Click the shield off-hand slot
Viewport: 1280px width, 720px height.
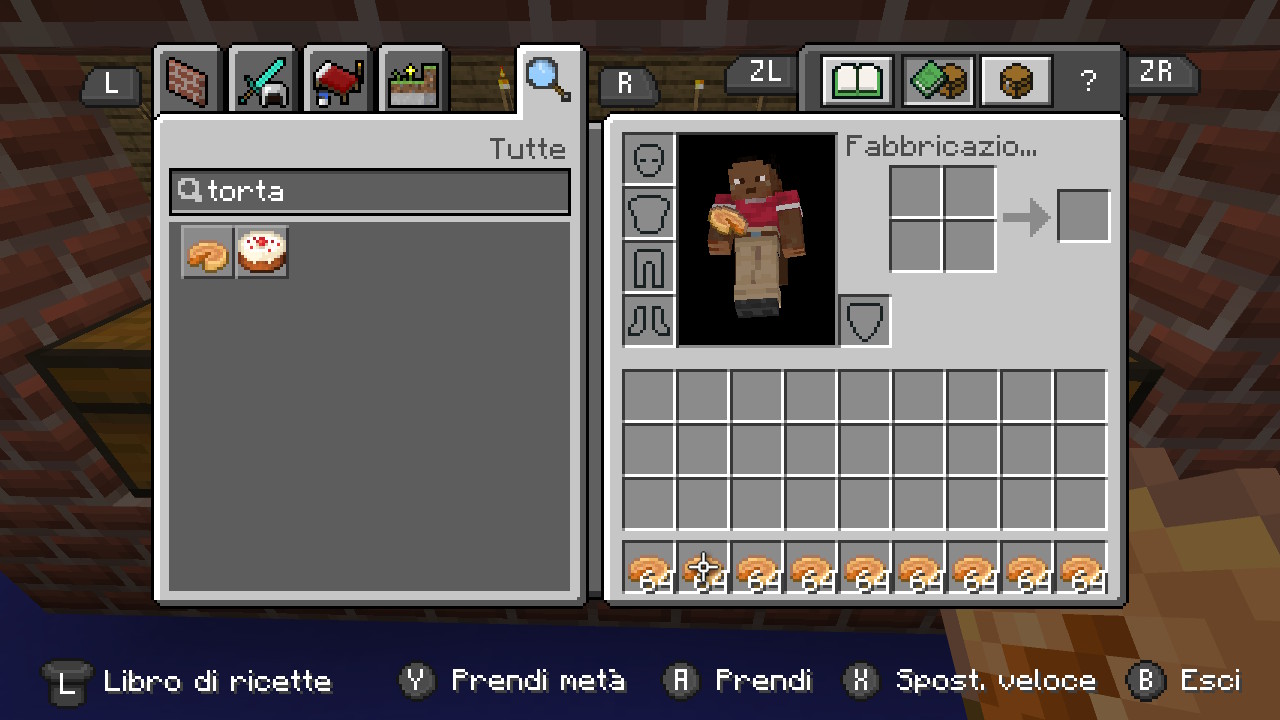coord(865,321)
